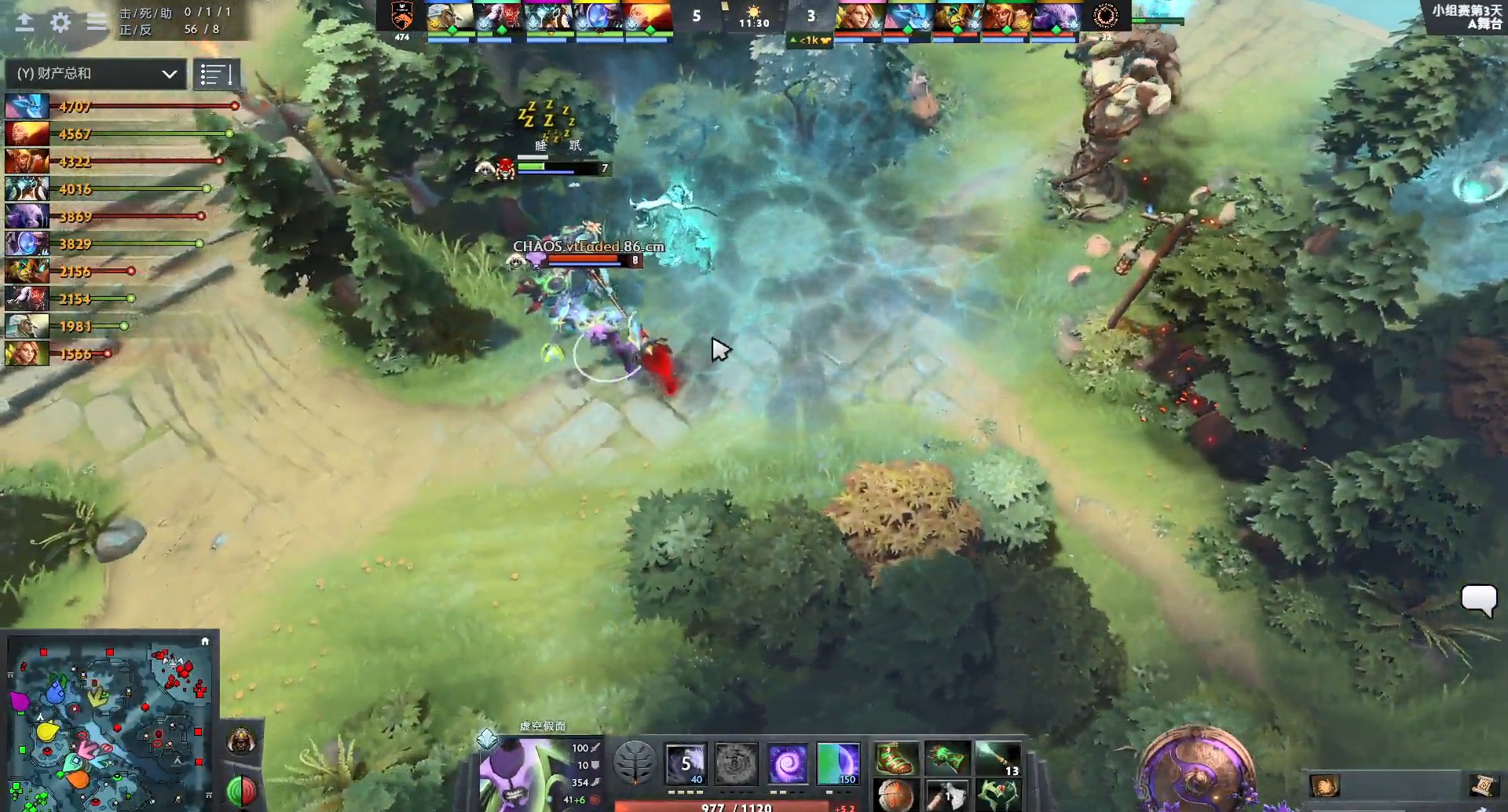
Task: Click the eject/upload arrow icon top-left
Action: 24,23
